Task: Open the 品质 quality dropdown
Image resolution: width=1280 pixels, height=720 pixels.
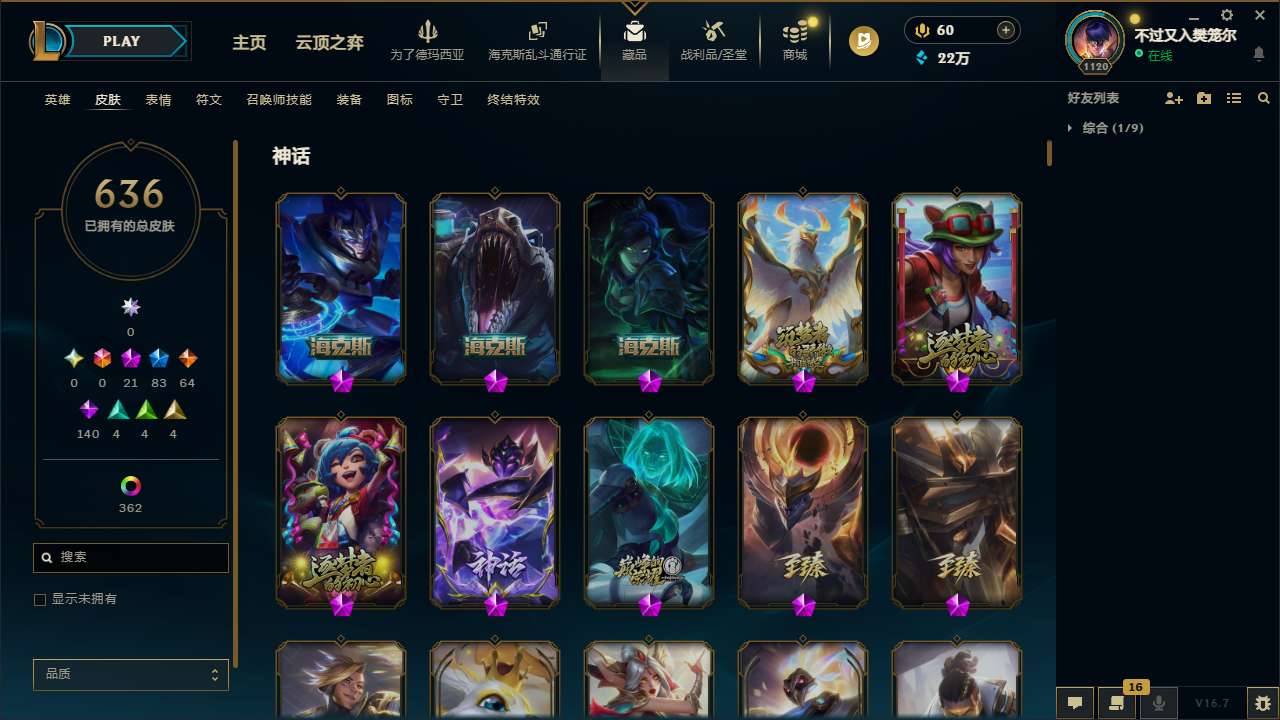Action: click(x=130, y=674)
